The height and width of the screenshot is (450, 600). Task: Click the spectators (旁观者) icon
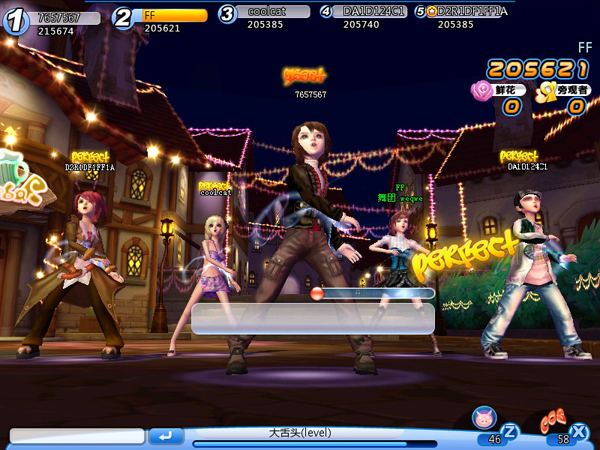[546, 92]
